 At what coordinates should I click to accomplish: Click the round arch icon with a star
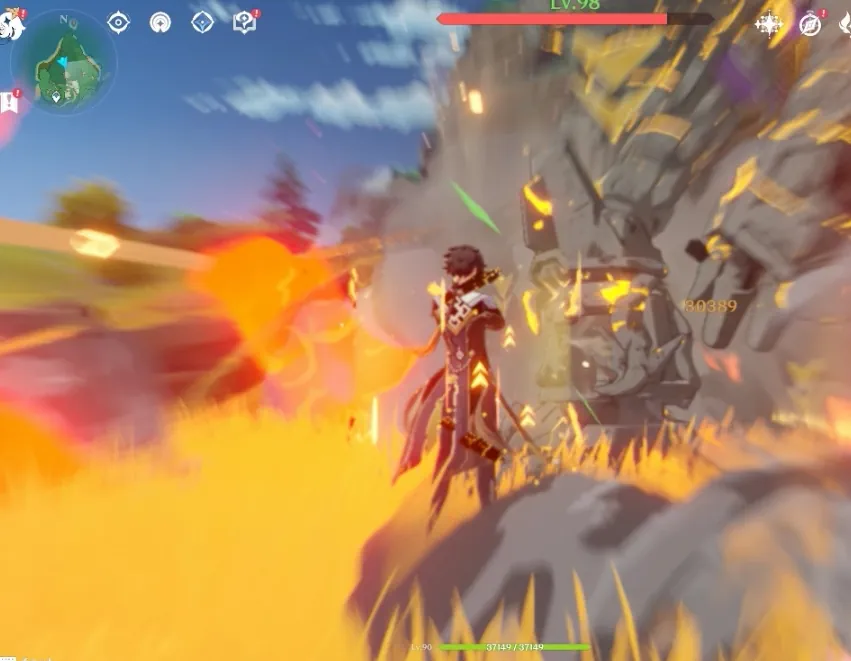(x=160, y=22)
